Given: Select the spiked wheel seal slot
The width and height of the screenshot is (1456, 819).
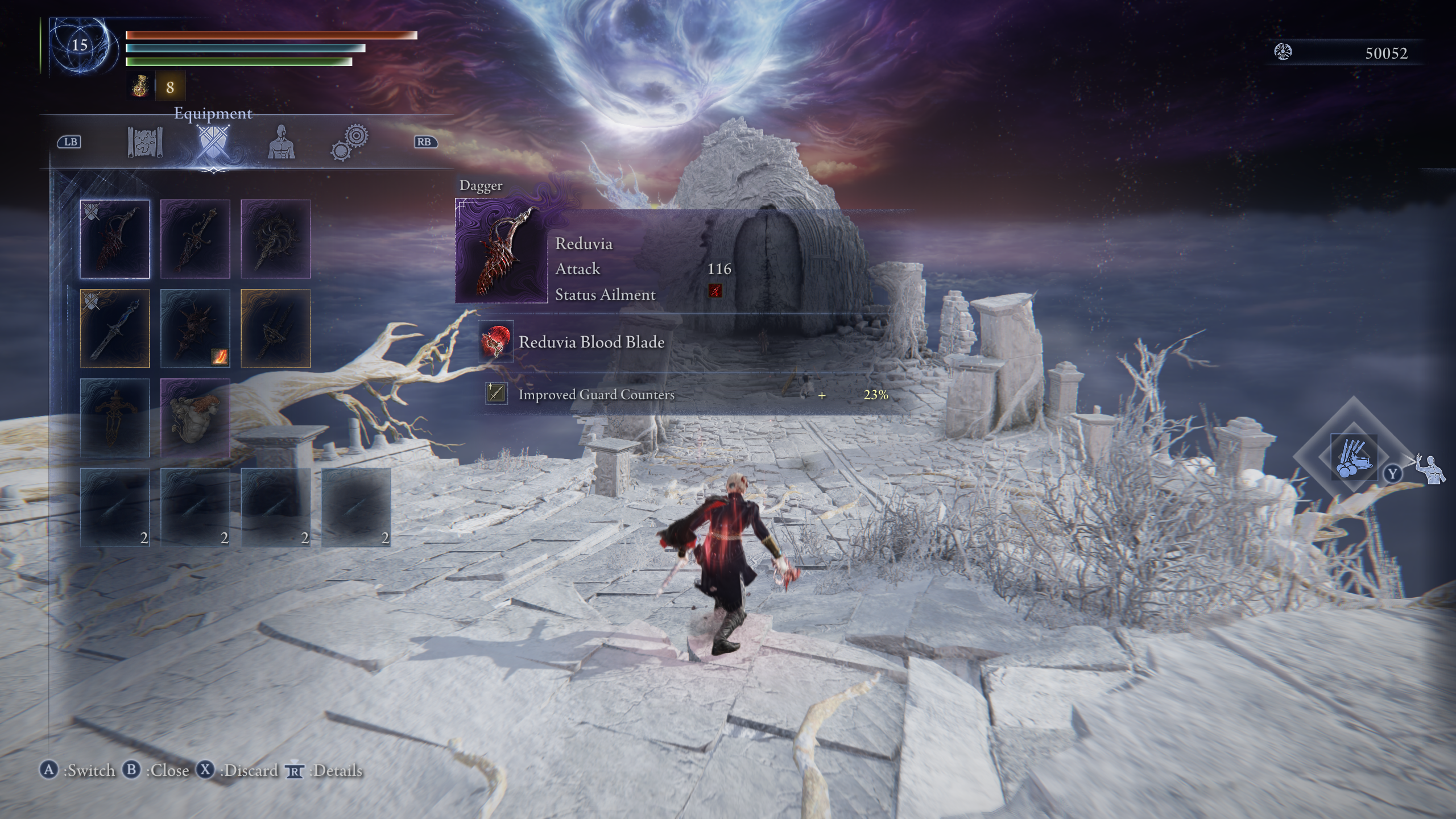Looking at the screenshot, I should [275, 239].
